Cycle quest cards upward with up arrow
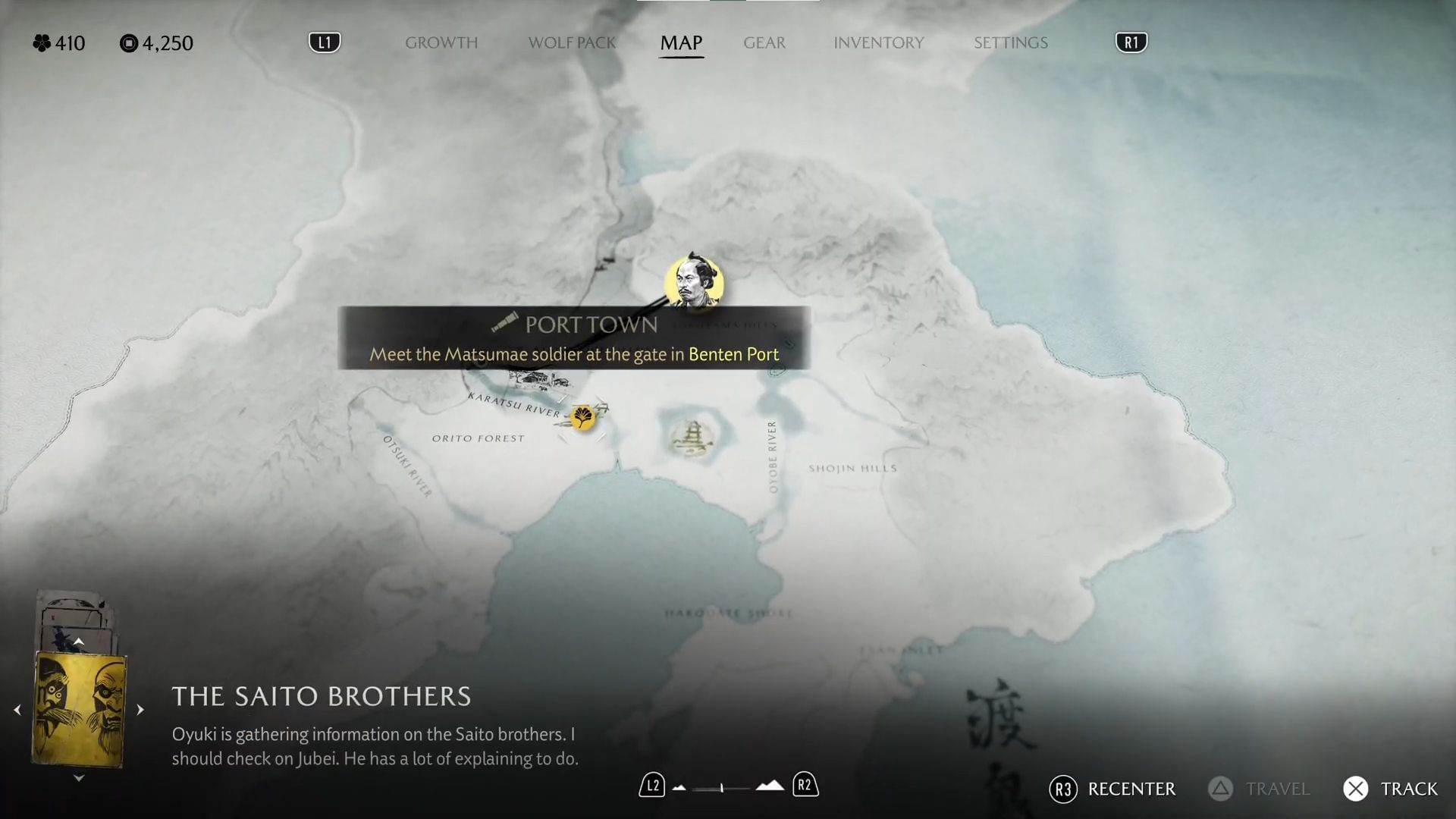This screenshot has height=819, width=1456. pos(79,642)
